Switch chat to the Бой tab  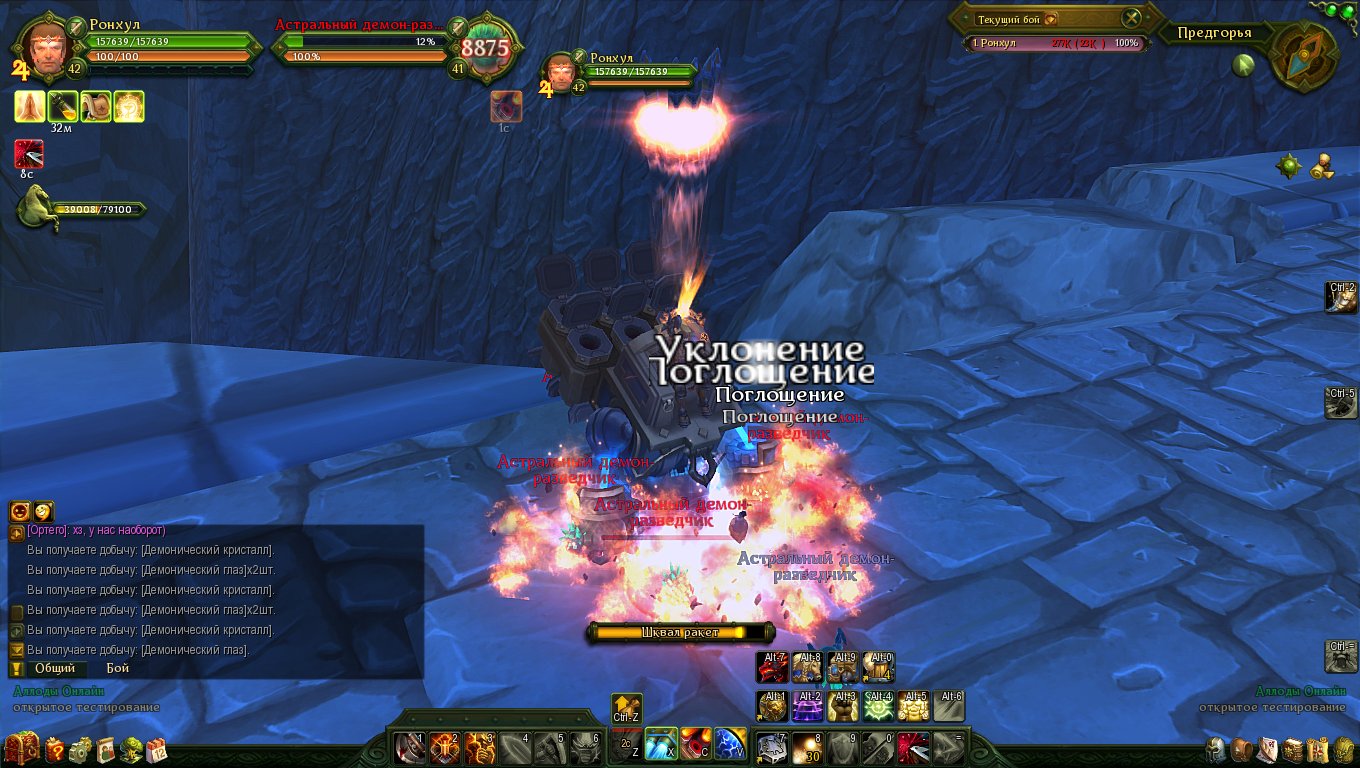coord(117,668)
